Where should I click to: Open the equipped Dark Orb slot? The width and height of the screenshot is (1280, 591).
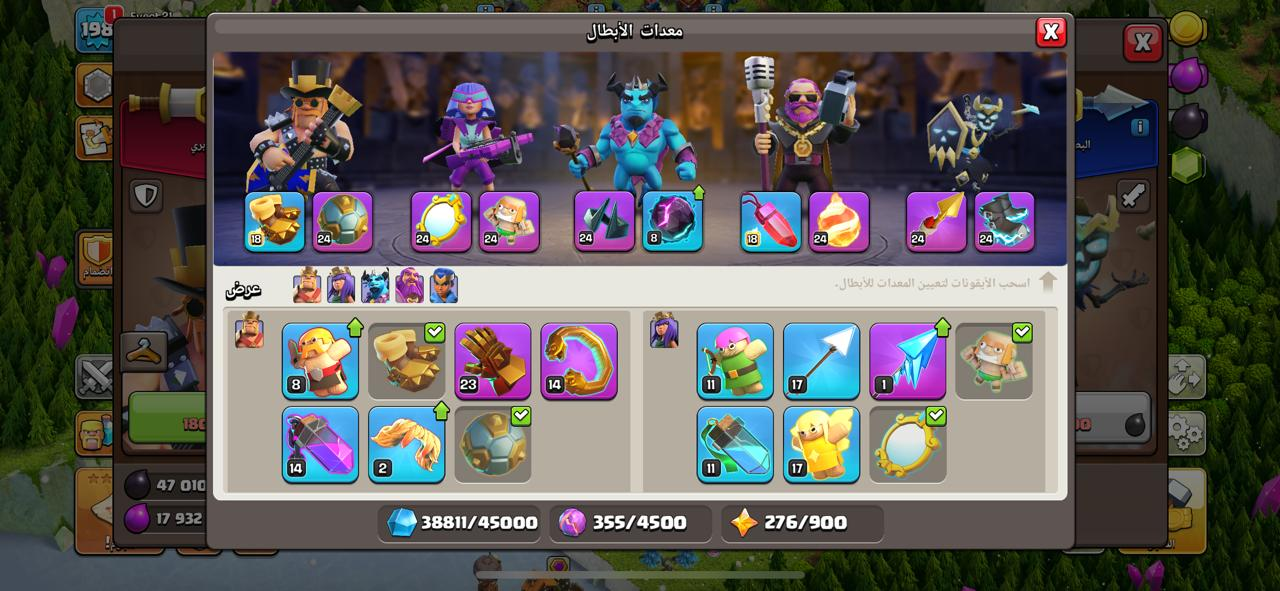point(672,221)
